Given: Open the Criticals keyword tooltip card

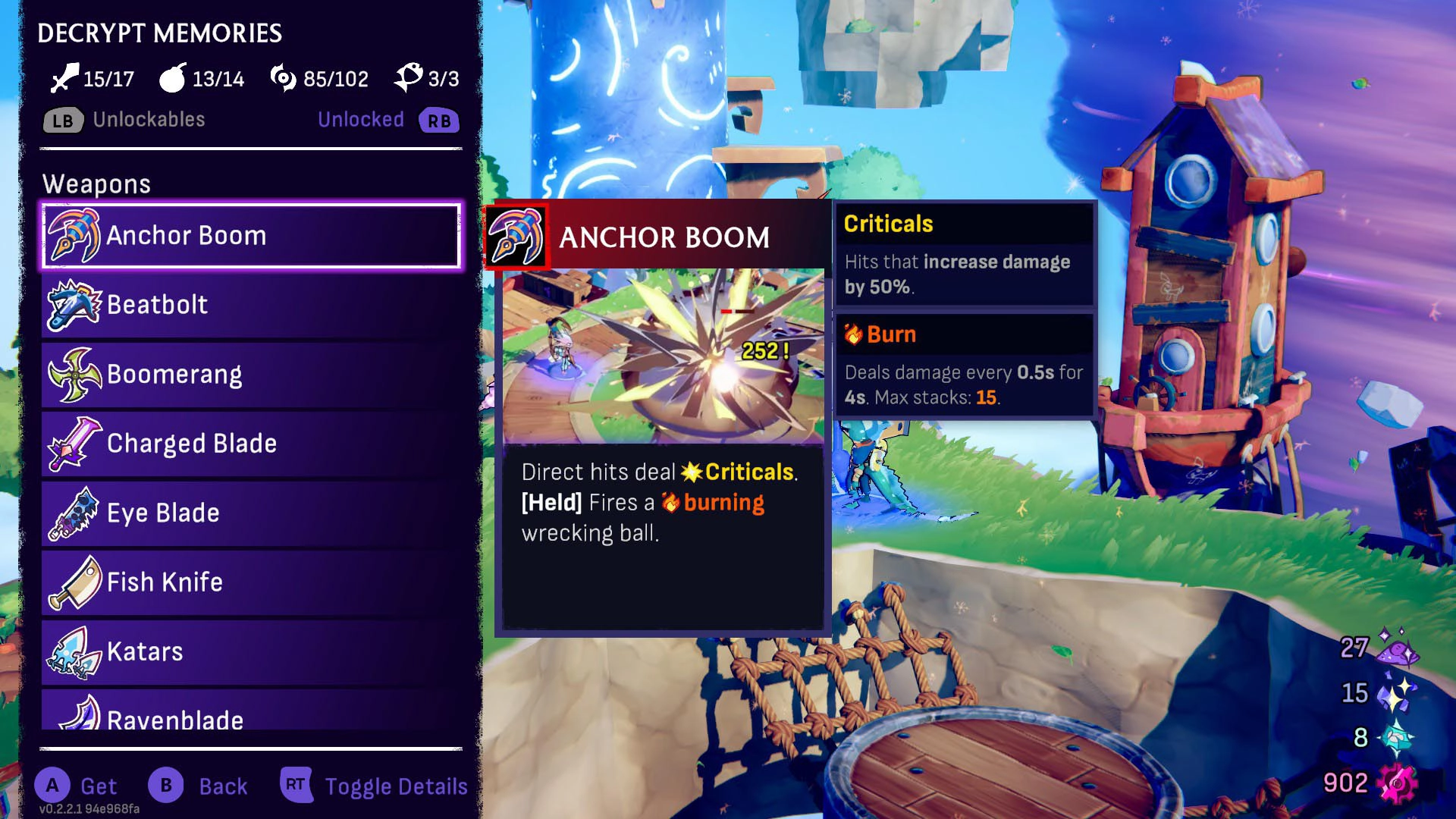Looking at the screenshot, I should tap(965, 254).
